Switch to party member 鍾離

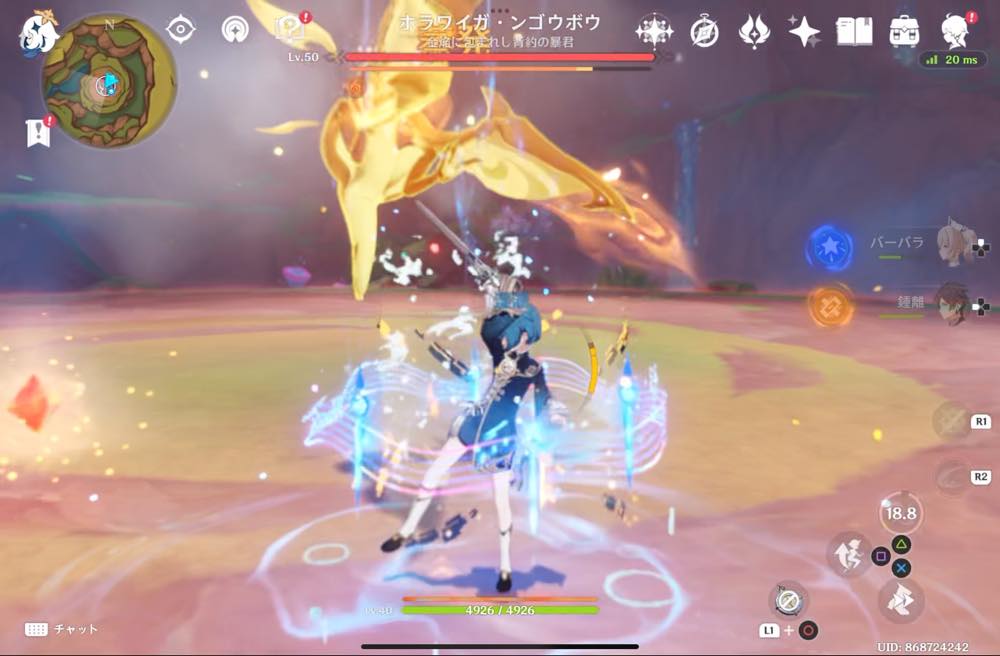[954, 302]
